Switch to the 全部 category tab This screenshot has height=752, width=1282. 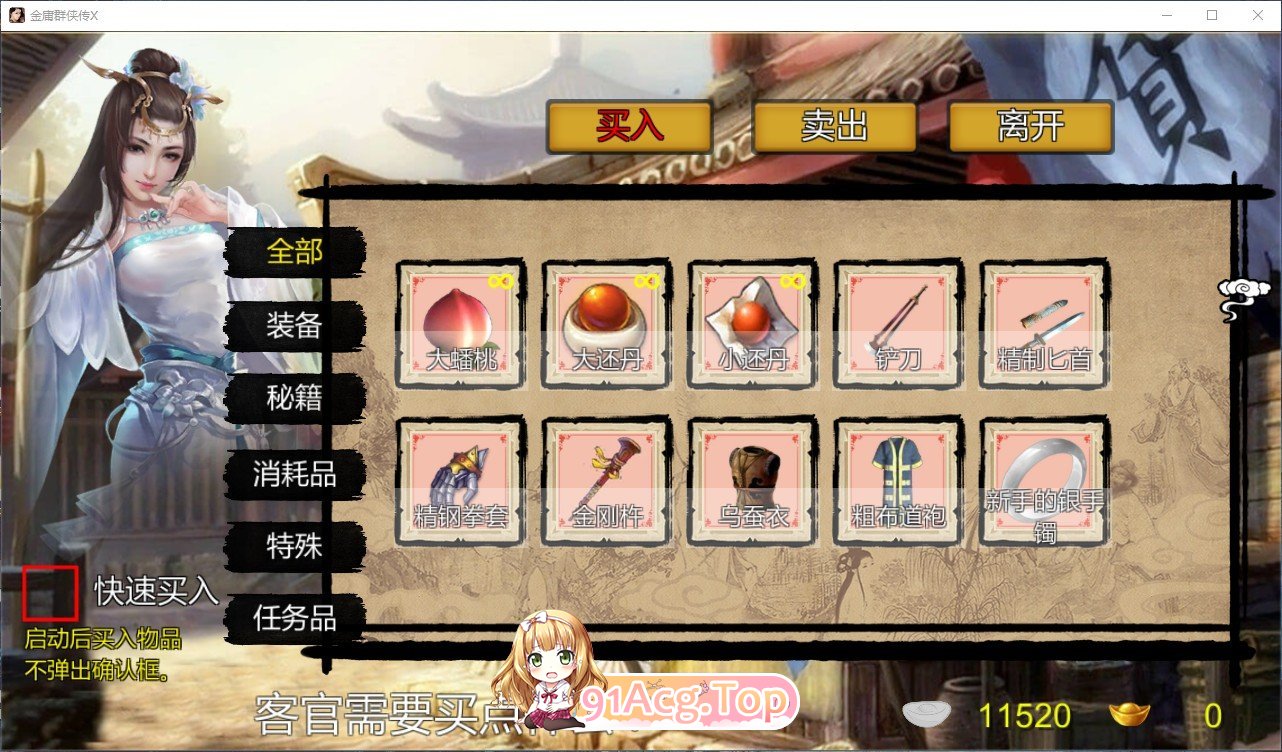click(x=294, y=251)
